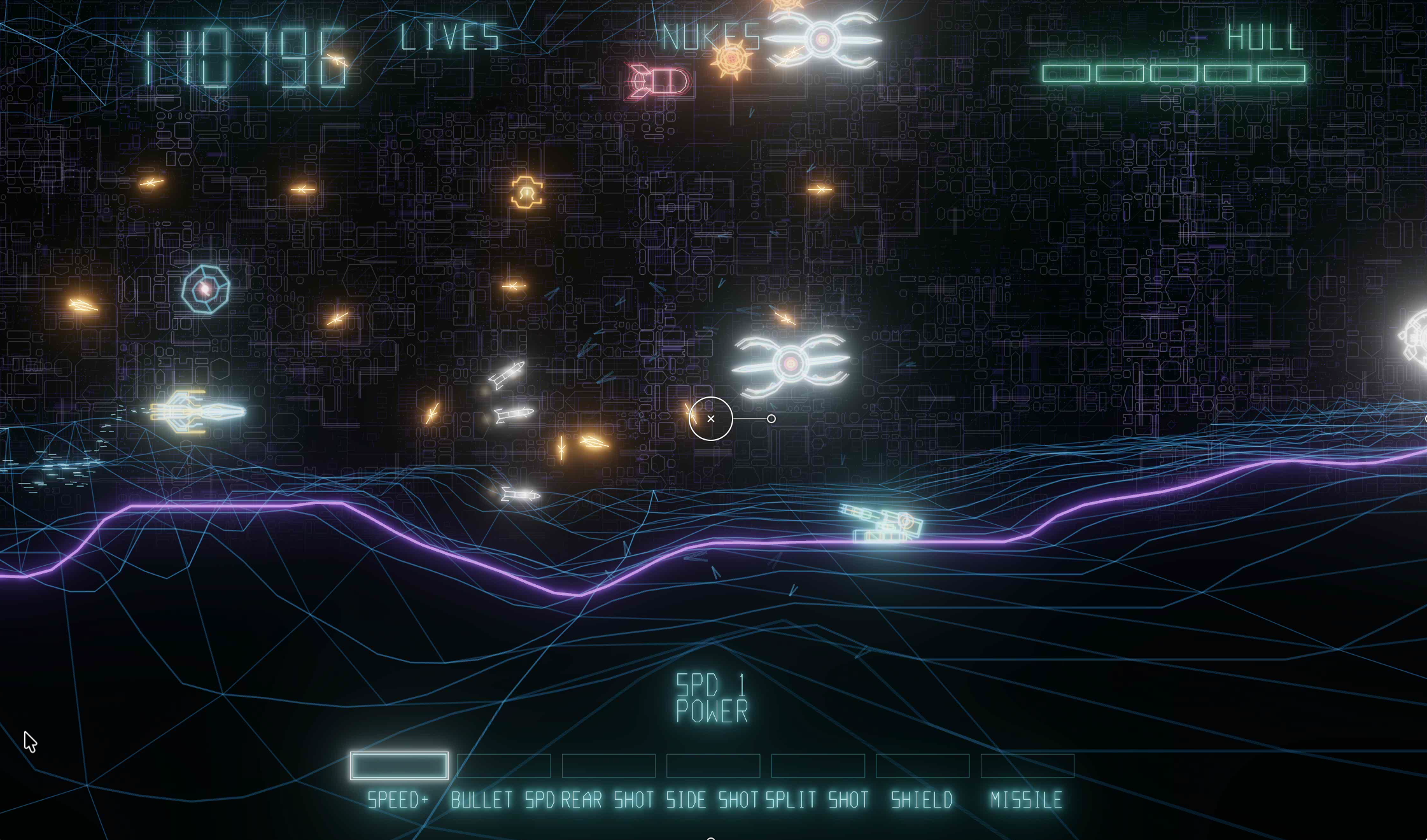Click the crosshair aiming reticle
The image size is (1427, 840).
tap(711, 419)
